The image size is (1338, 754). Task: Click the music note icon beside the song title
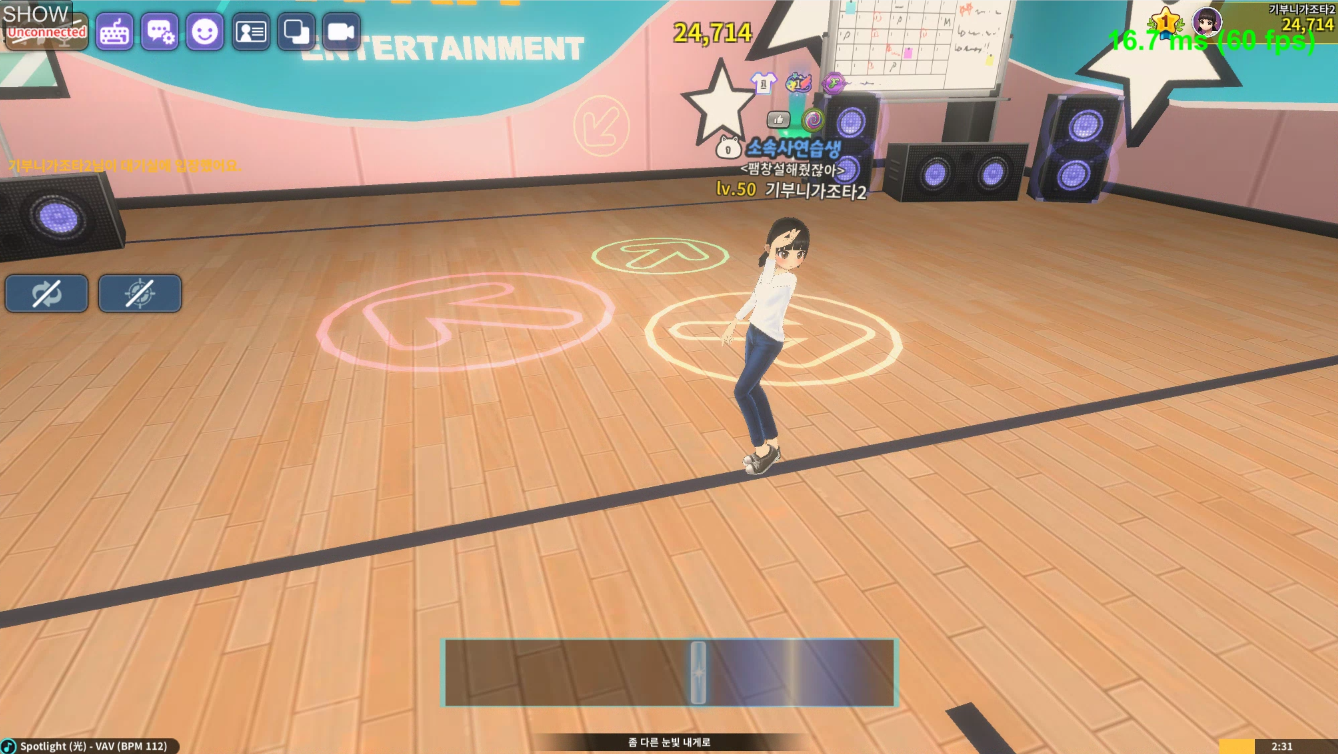(9, 746)
